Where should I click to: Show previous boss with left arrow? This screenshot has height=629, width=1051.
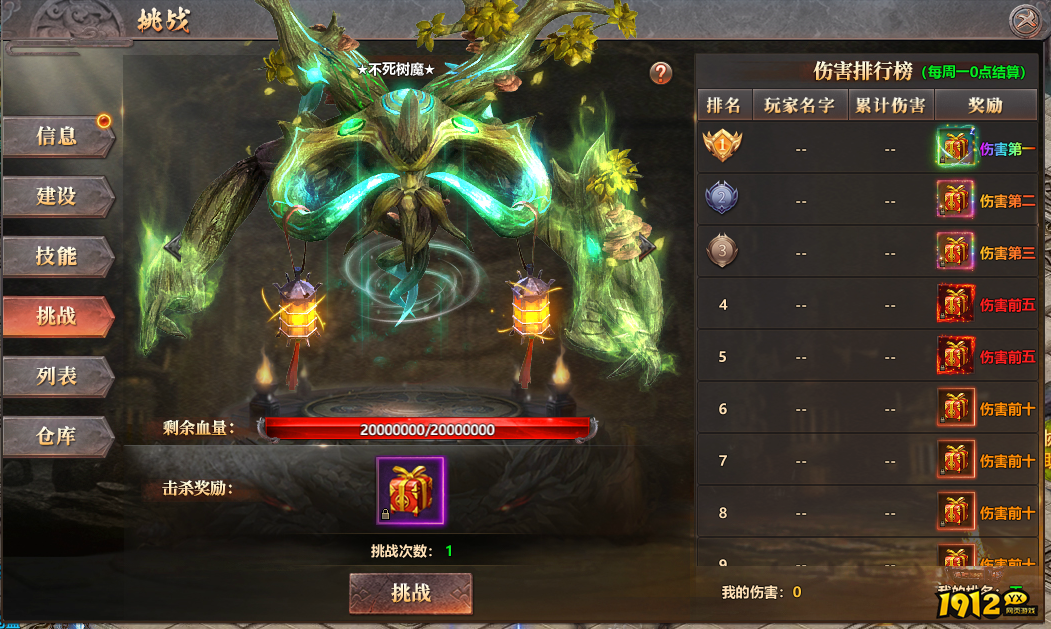(x=174, y=245)
